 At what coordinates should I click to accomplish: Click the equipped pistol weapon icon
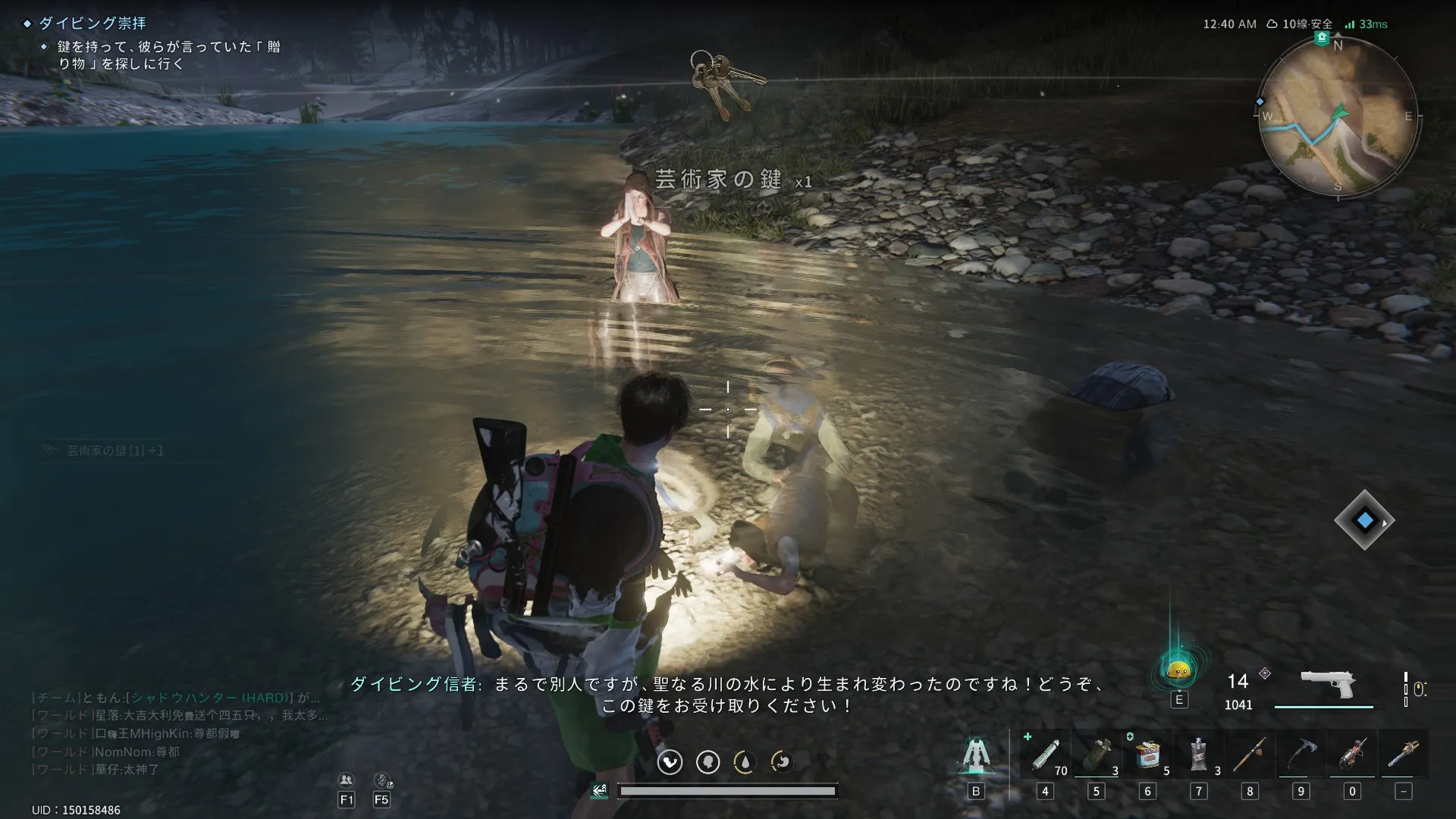point(1327,684)
